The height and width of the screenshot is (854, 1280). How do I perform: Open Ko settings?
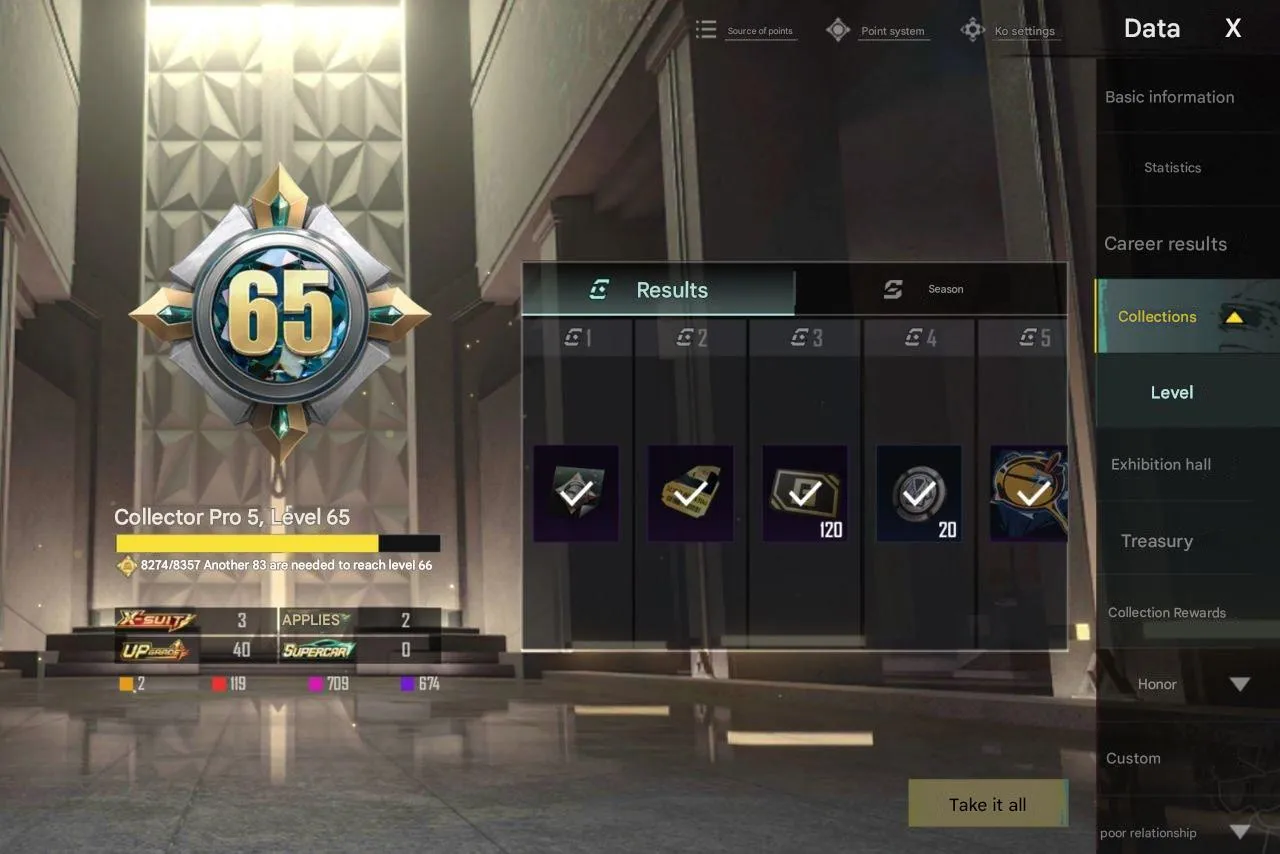[1026, 30]
